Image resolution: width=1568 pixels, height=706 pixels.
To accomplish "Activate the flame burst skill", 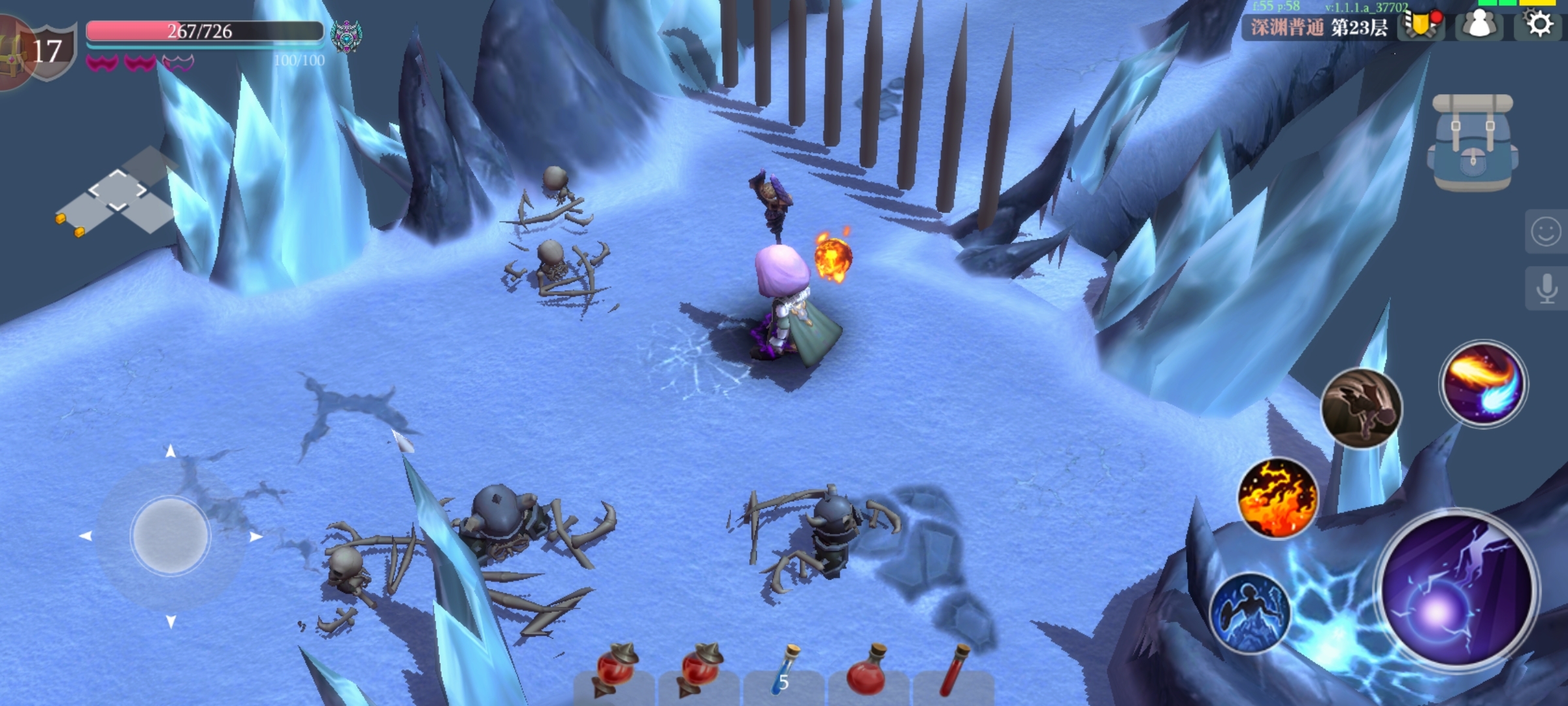I will point(1278,497).
